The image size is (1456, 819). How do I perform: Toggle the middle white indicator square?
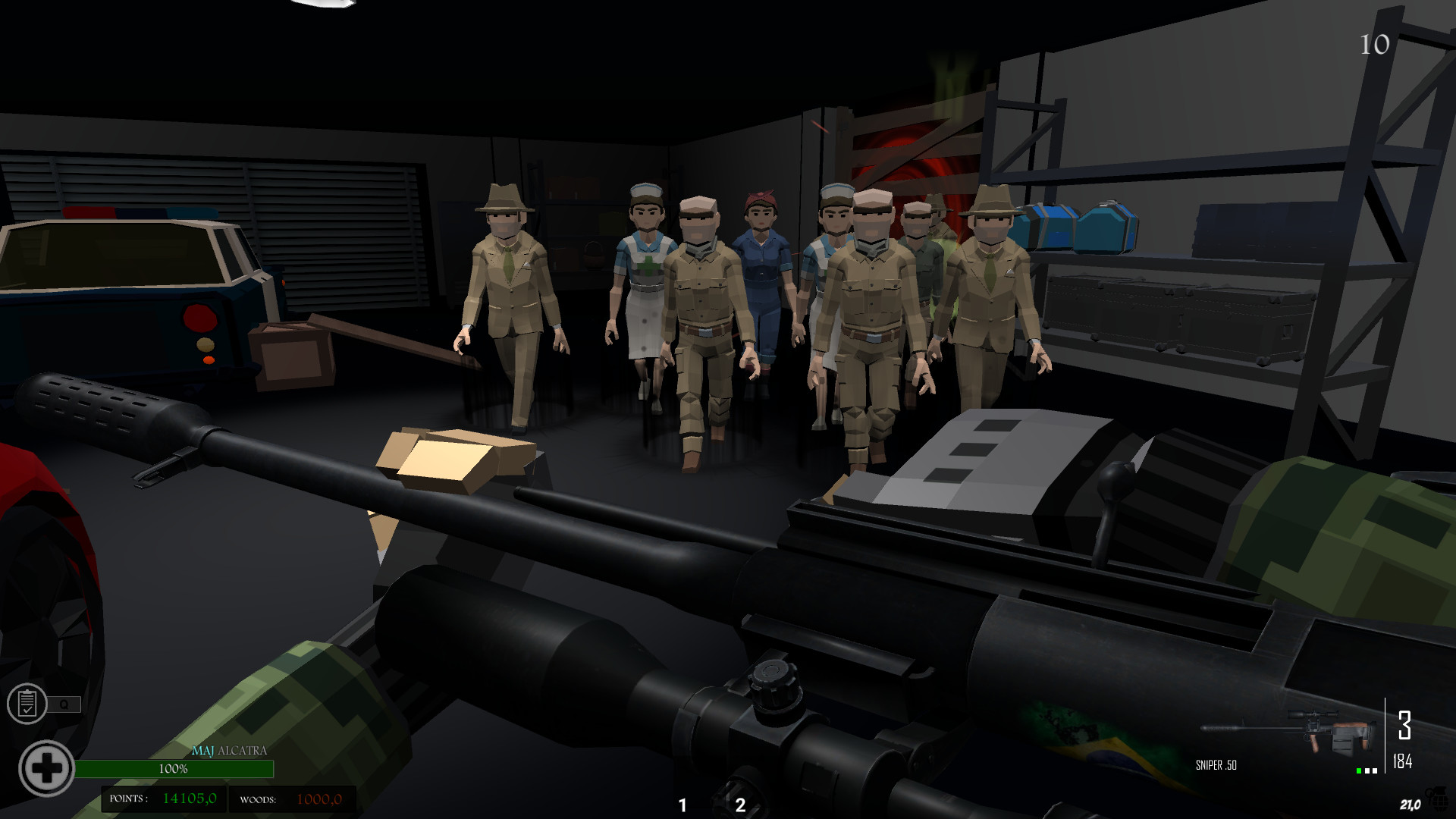[1367, 771]
